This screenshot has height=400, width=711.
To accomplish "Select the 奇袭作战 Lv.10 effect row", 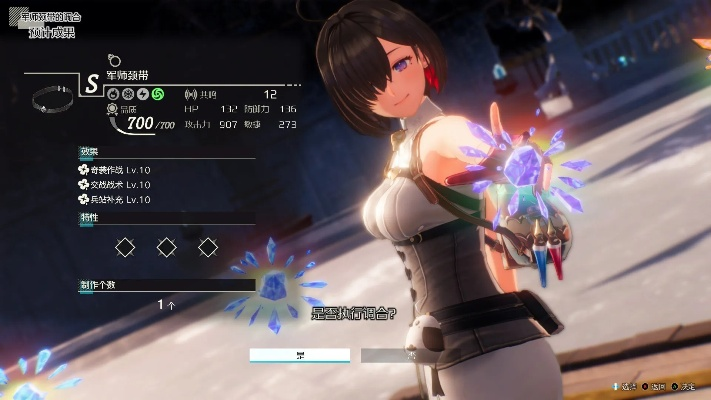I will coord(115,169).
